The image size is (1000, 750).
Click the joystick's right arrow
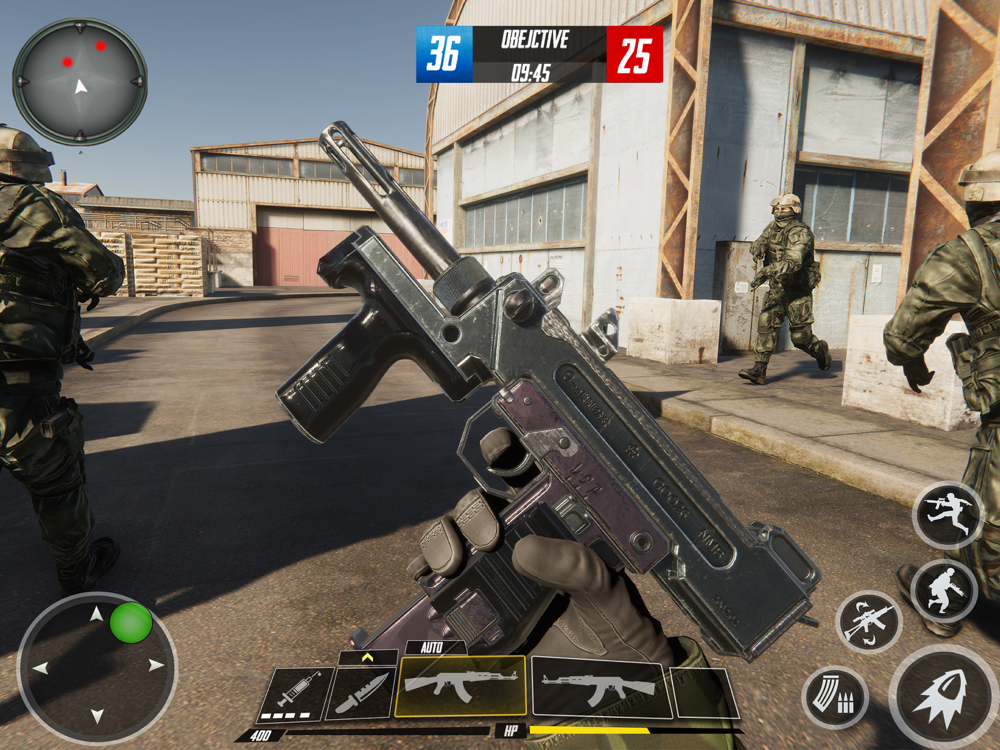[x=155, y=665]
